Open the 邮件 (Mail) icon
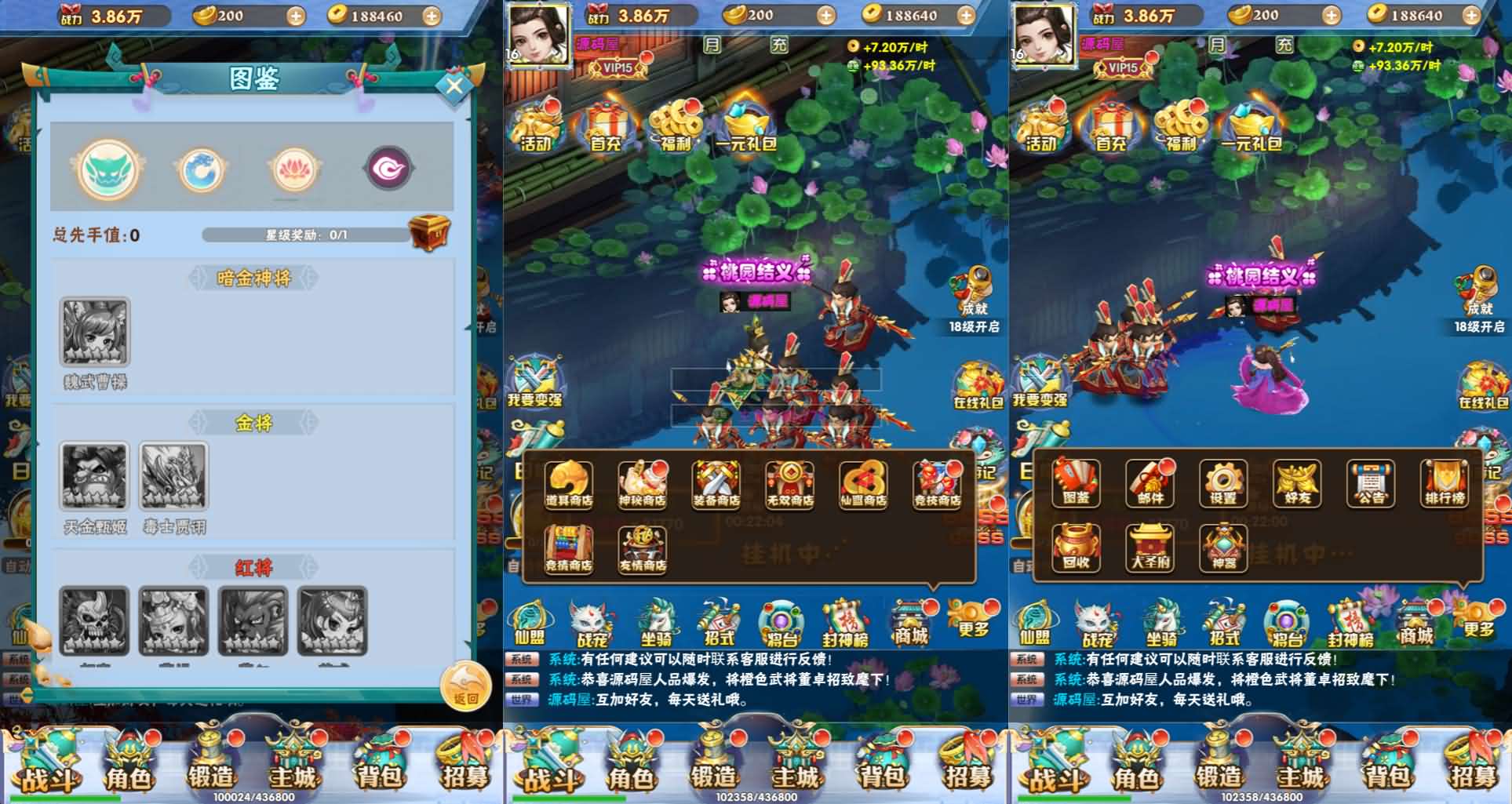The width and height of the screenshot is (1512, 804). point(1151,482)
